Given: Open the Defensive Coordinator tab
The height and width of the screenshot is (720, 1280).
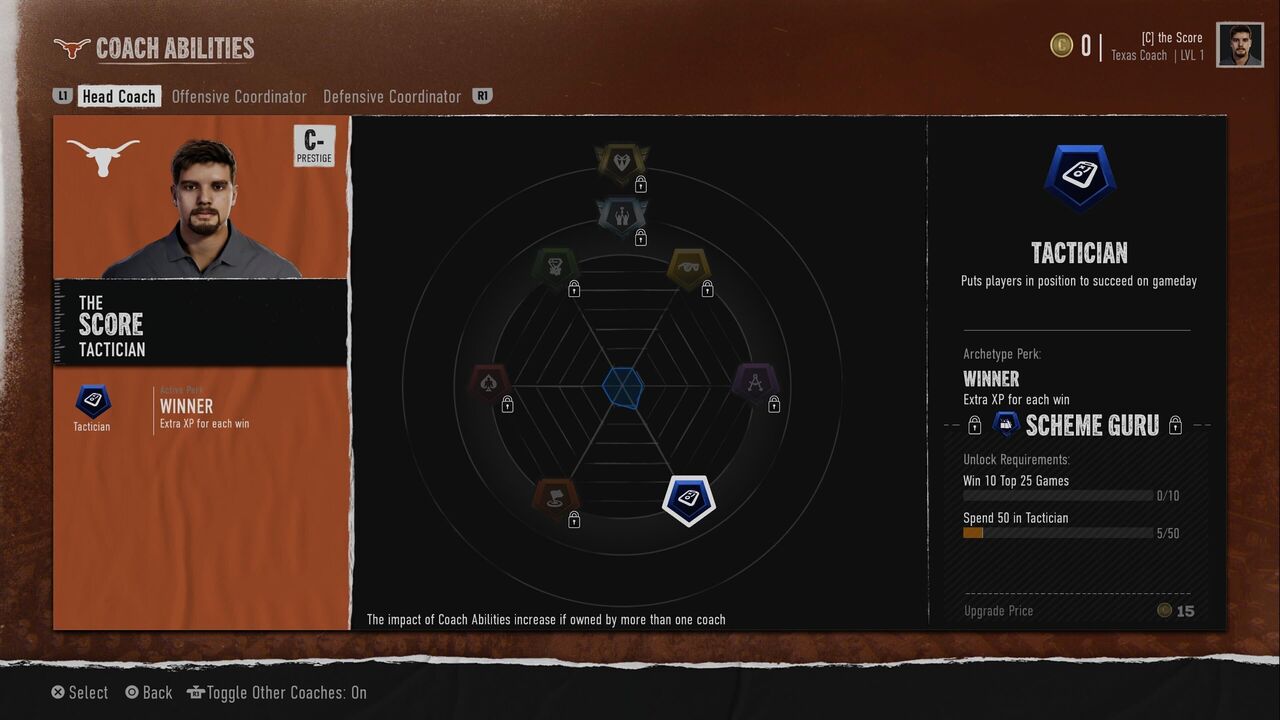Looking at the screenshot, I should click(x=392, y=97).
